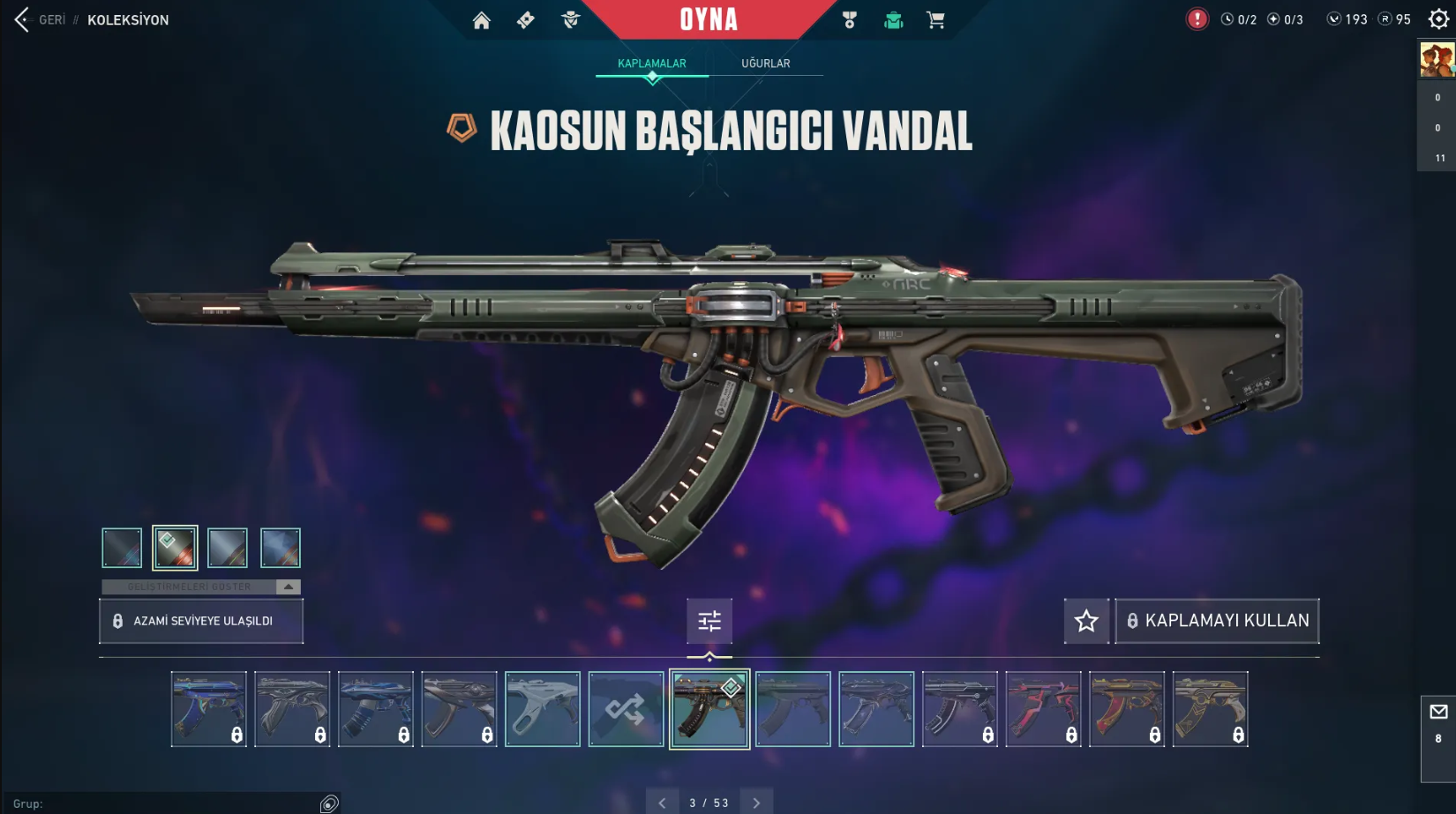Open the player avatar in the social panel
The image size is (1456, 814).
pos(1437,60)
